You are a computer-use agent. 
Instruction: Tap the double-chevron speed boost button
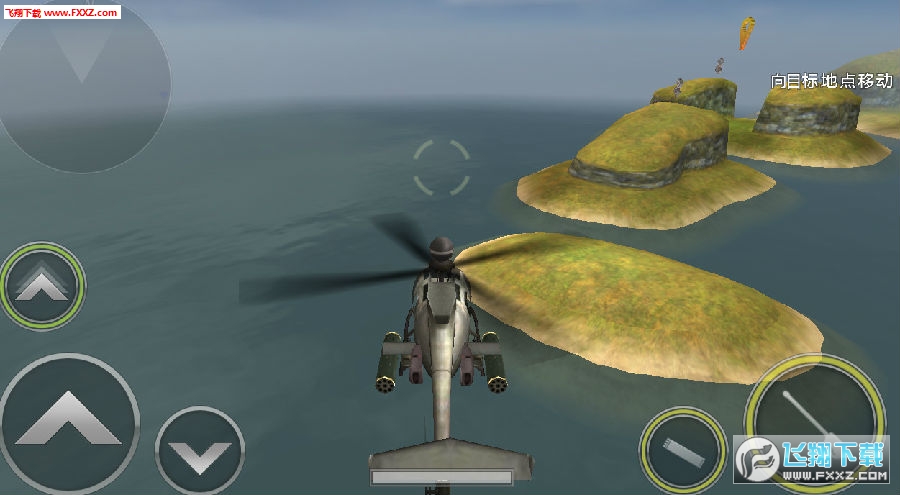tap(43, 286)
